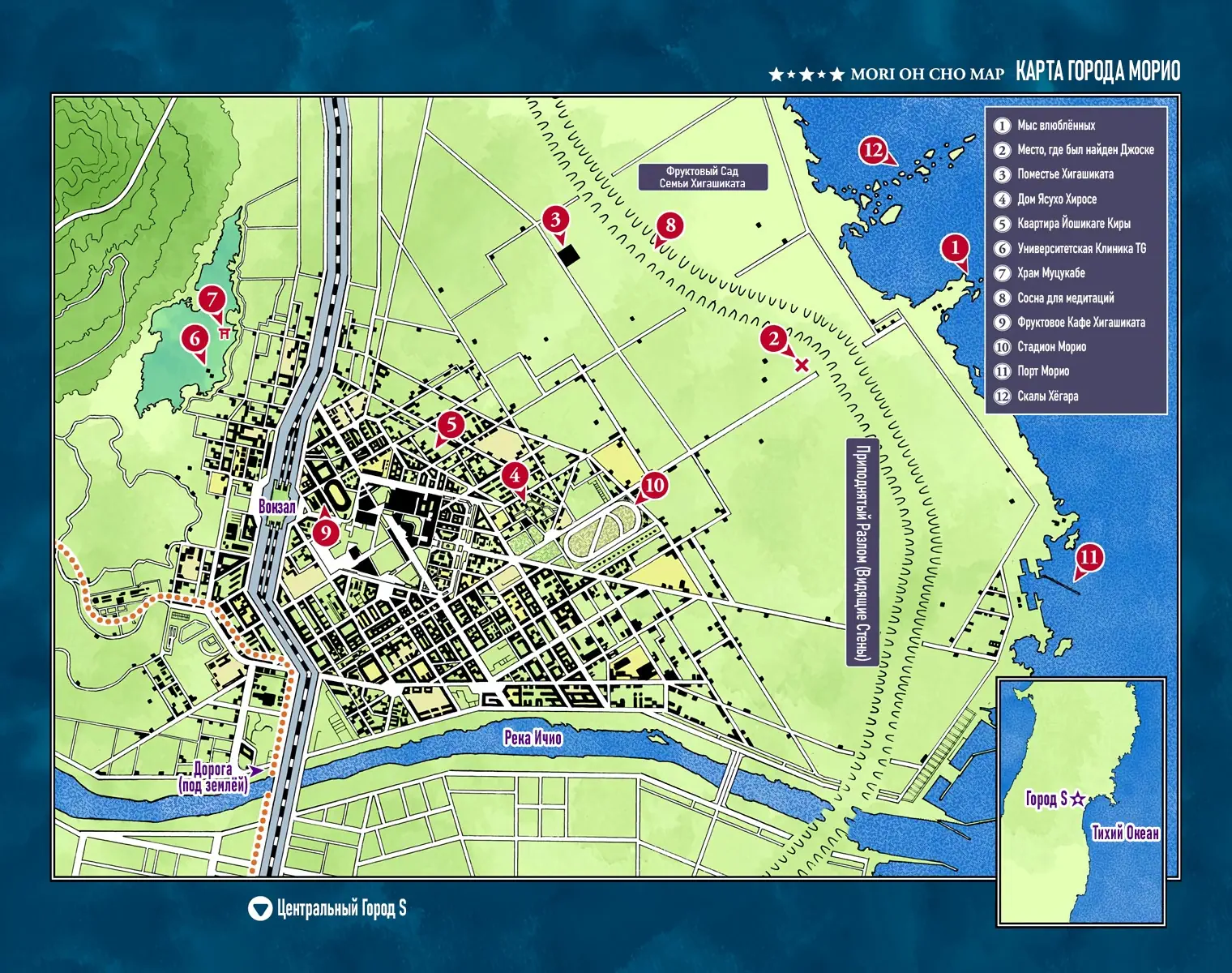Click map pin number 12 by the rocks

pos(873,150)
